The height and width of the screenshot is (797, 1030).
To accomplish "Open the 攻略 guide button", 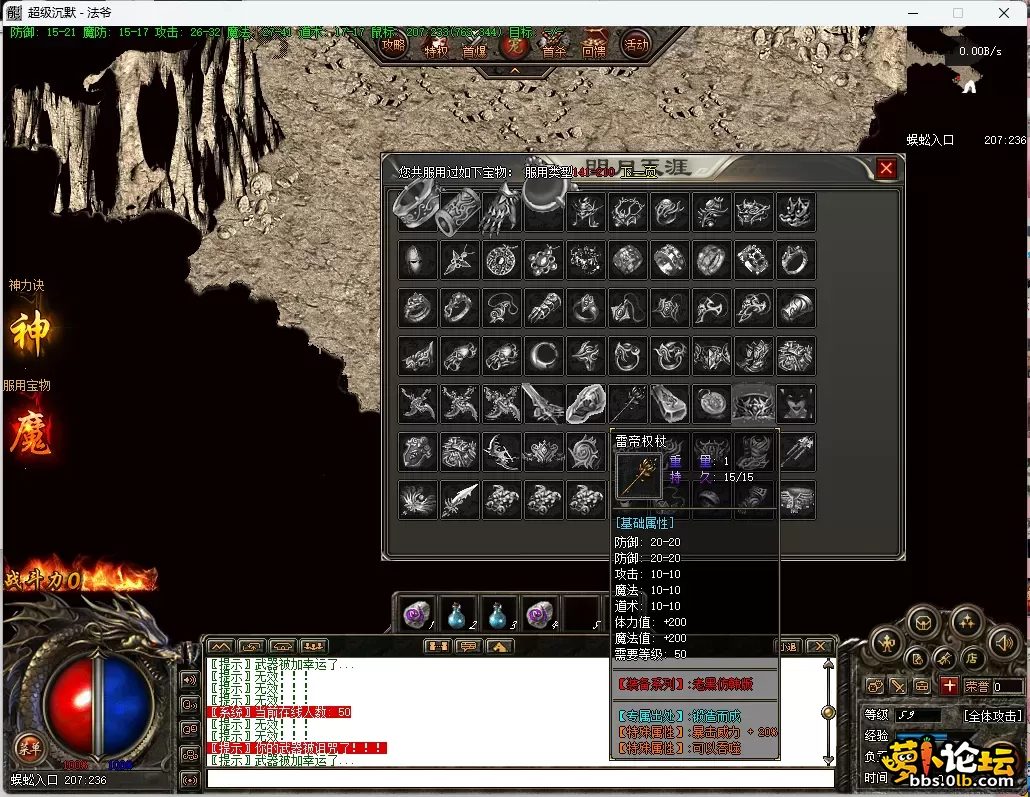I will [x=394, y=45].
